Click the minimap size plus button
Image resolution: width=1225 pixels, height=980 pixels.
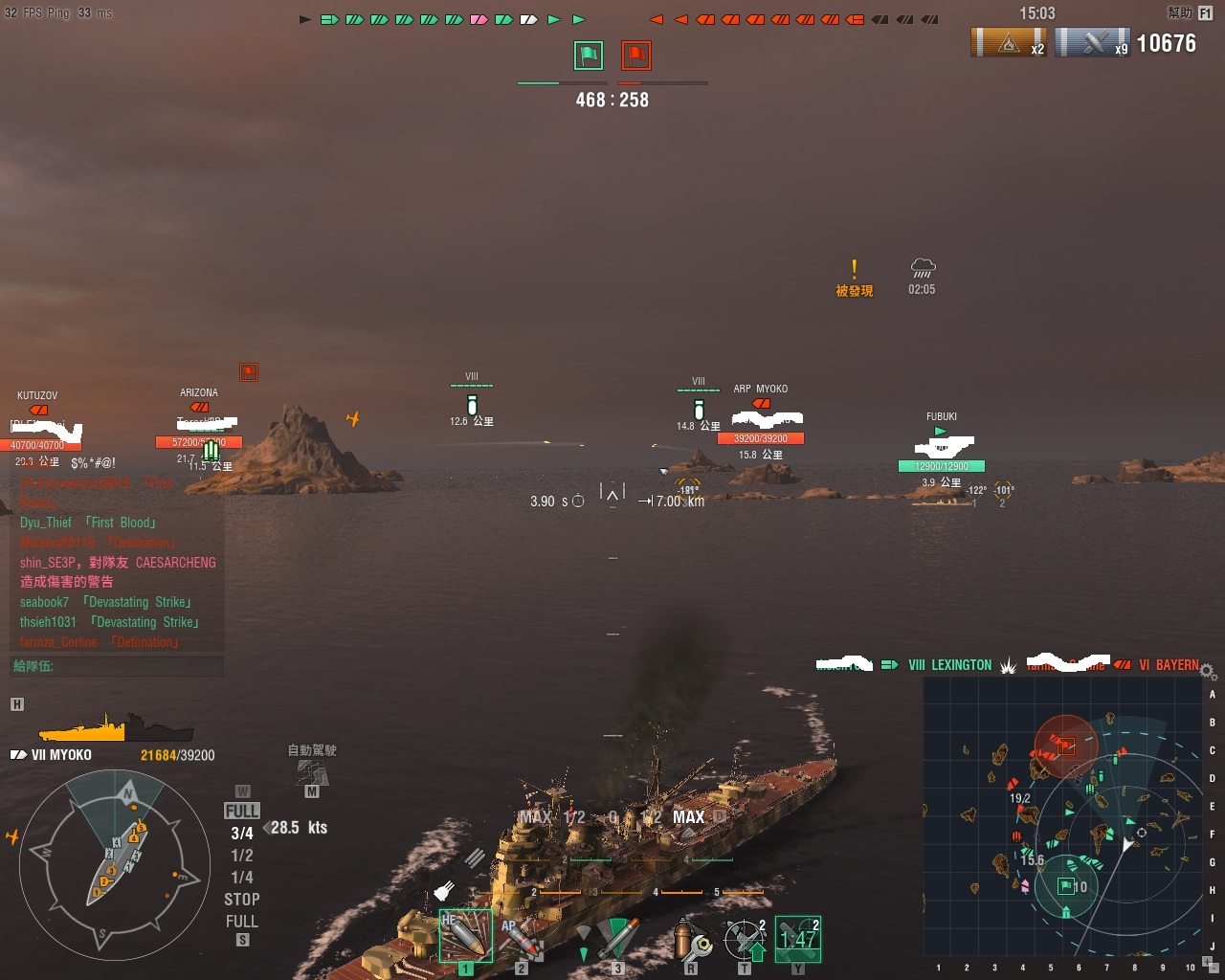click(1206, 962)
